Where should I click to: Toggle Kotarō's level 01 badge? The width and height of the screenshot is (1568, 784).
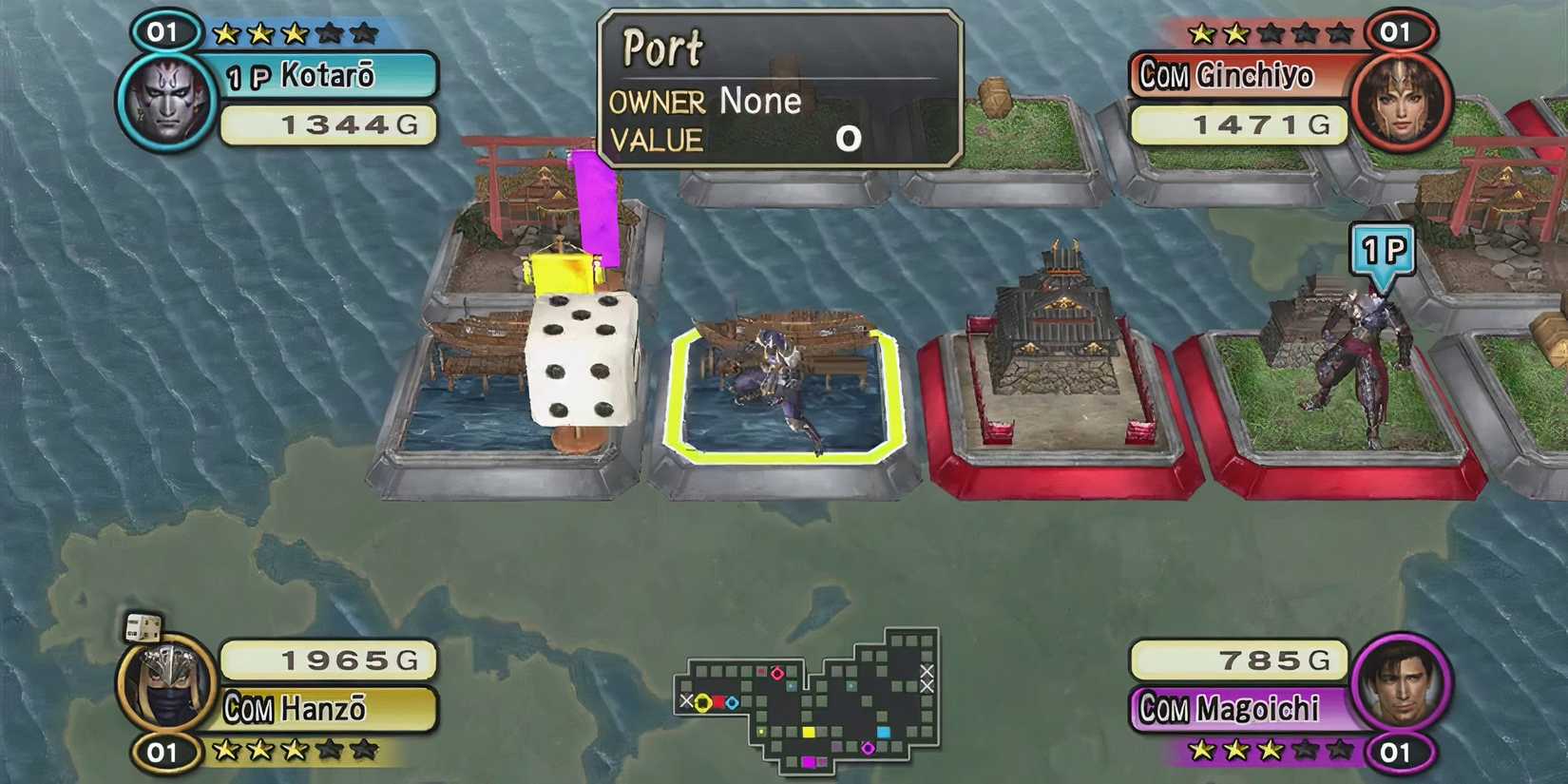point(163,30)
